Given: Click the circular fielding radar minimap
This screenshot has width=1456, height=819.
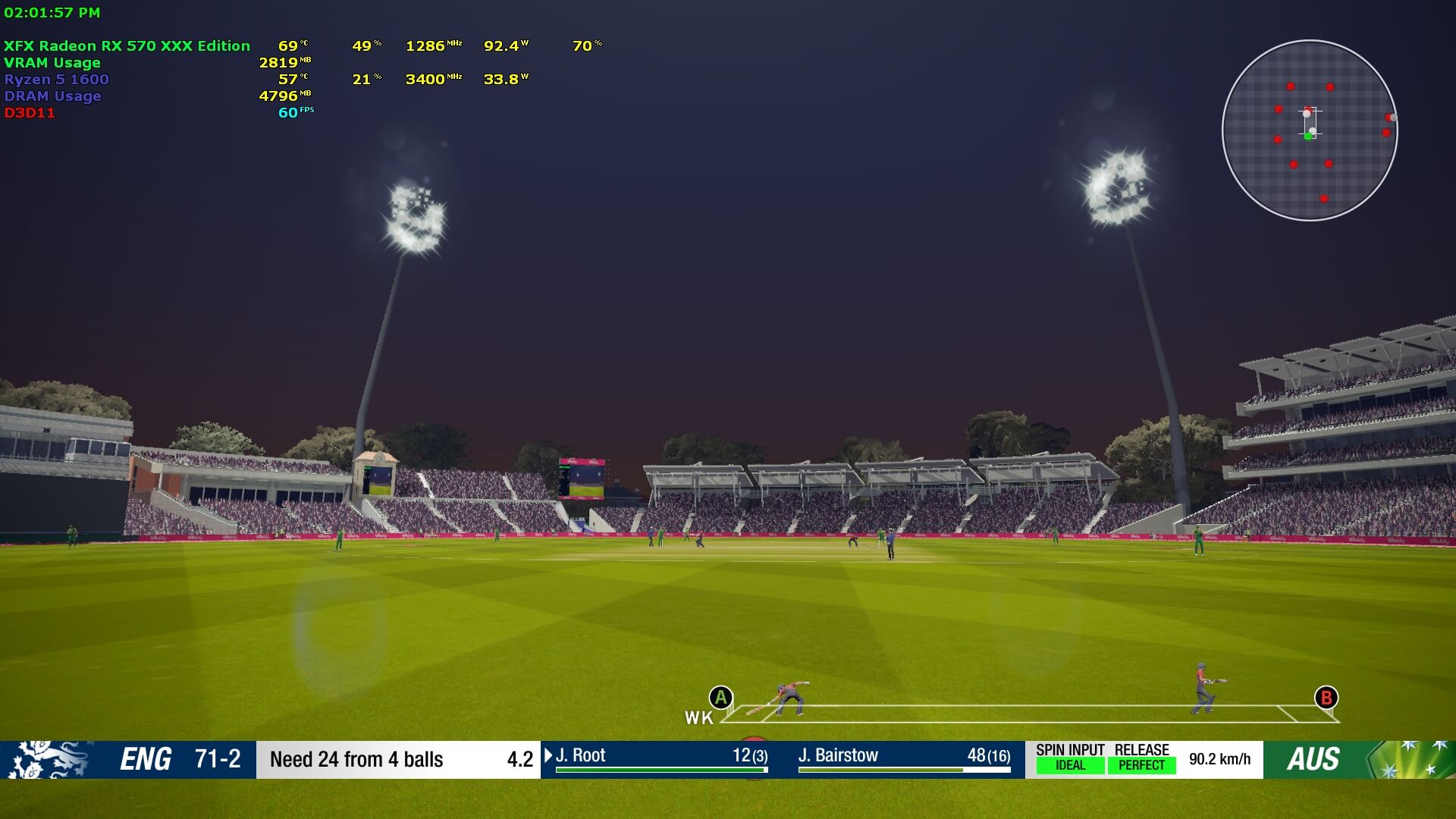Looking at the screenshot, I should [x=1310, y=130].
